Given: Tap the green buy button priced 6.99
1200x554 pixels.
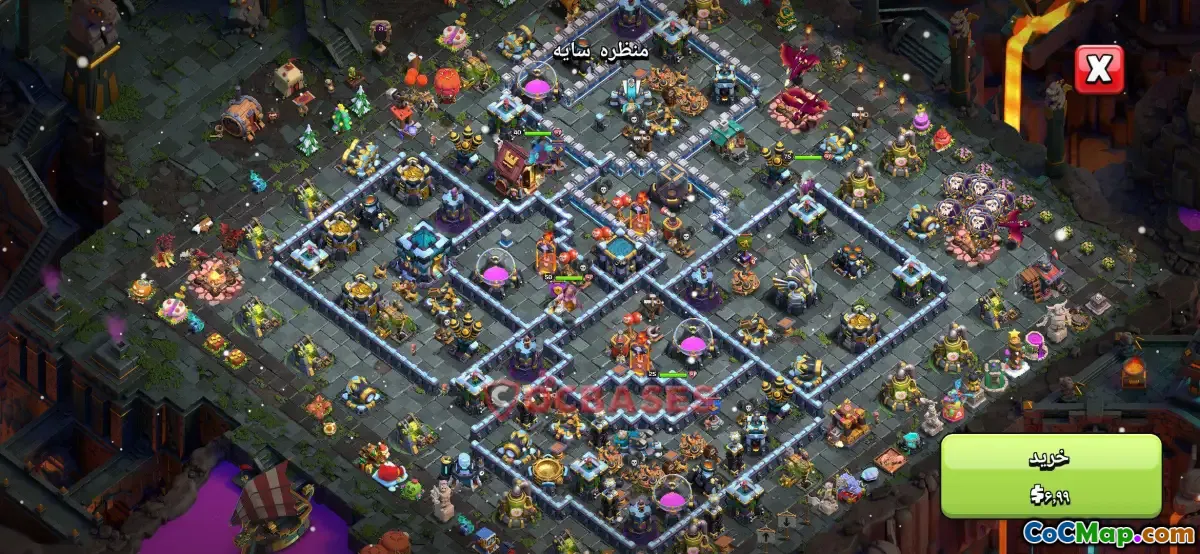Looking at the screenshot, I should tap(1050, 474).
